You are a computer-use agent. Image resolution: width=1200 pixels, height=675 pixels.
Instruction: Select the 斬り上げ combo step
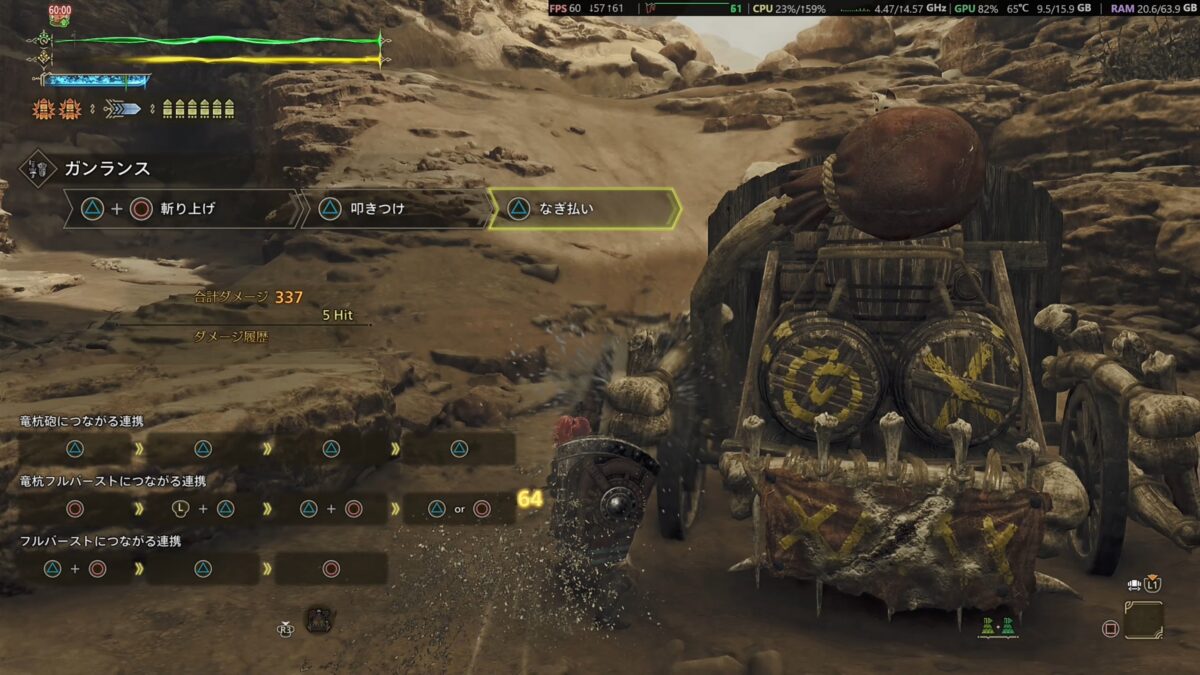pos(180,209)
